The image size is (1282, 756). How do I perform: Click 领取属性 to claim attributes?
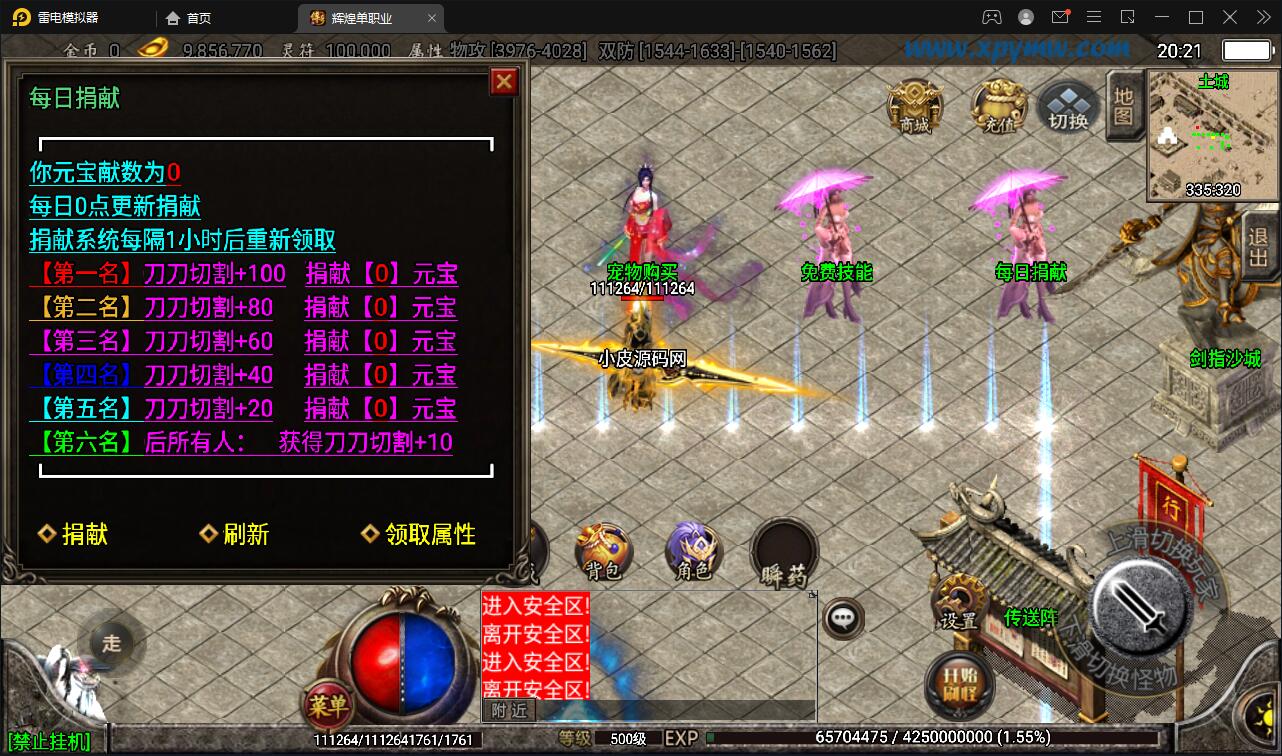click(x=421, y=534)
